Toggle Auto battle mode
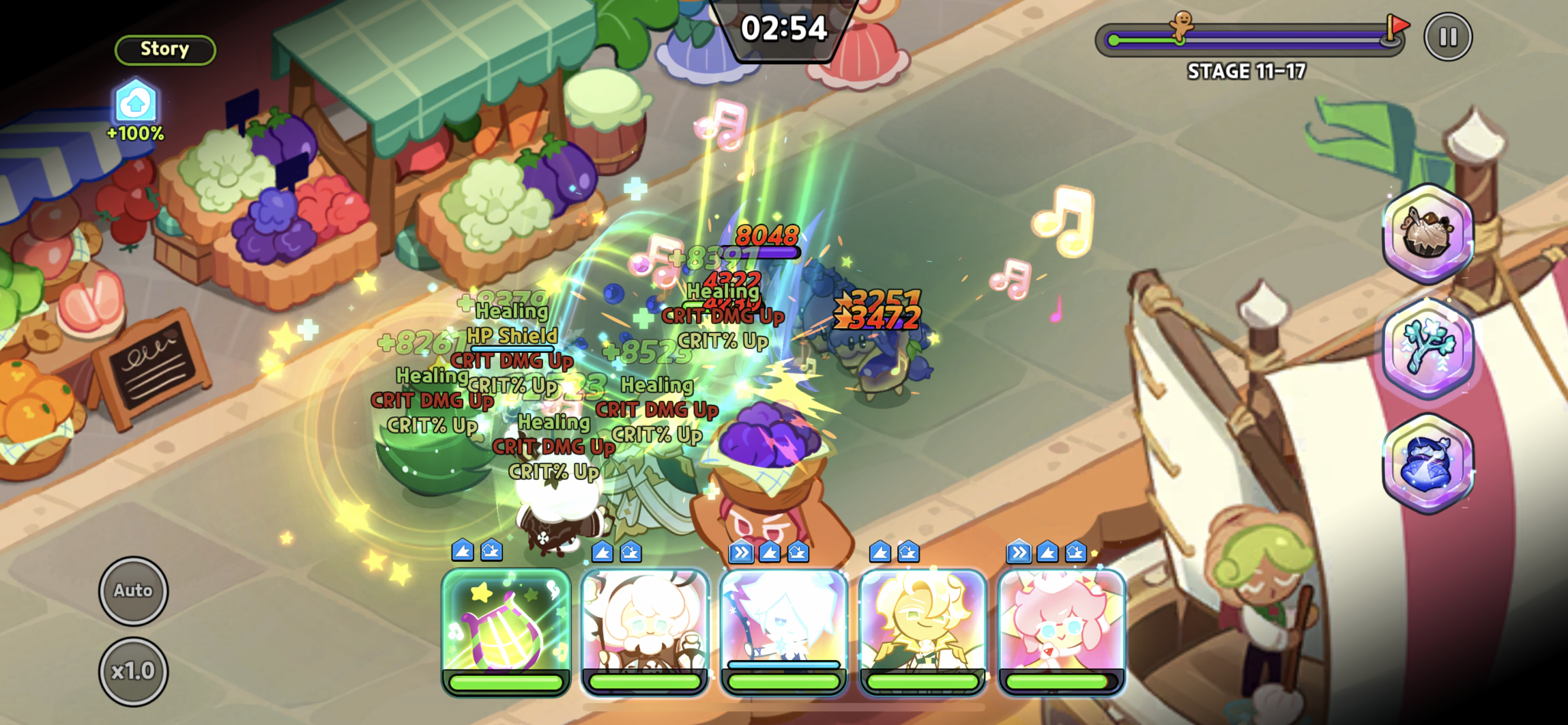The width and height of the screenshot is (1568, 725). click(132, 590)
